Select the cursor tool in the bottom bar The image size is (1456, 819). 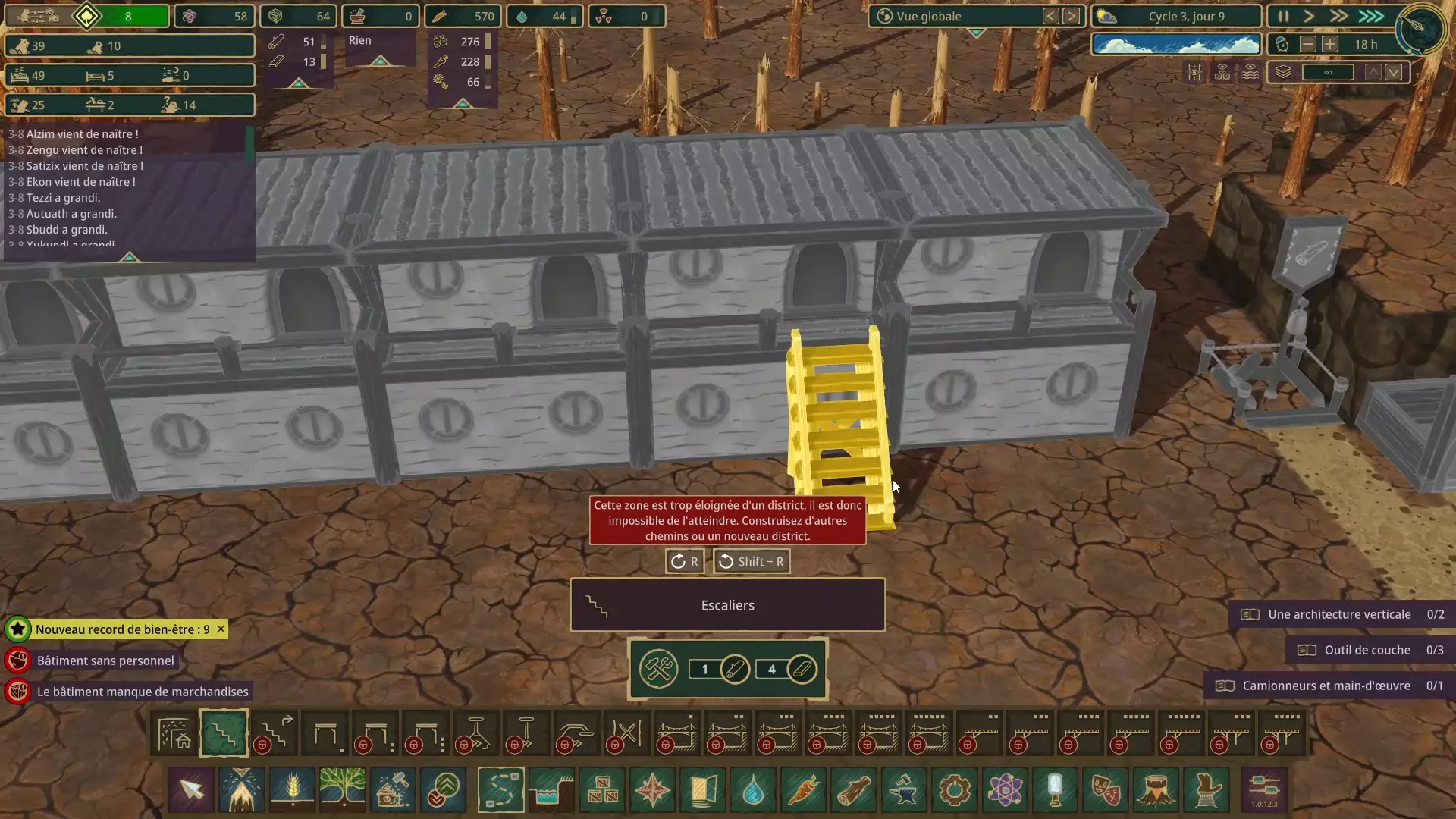[x=192, y=789]
